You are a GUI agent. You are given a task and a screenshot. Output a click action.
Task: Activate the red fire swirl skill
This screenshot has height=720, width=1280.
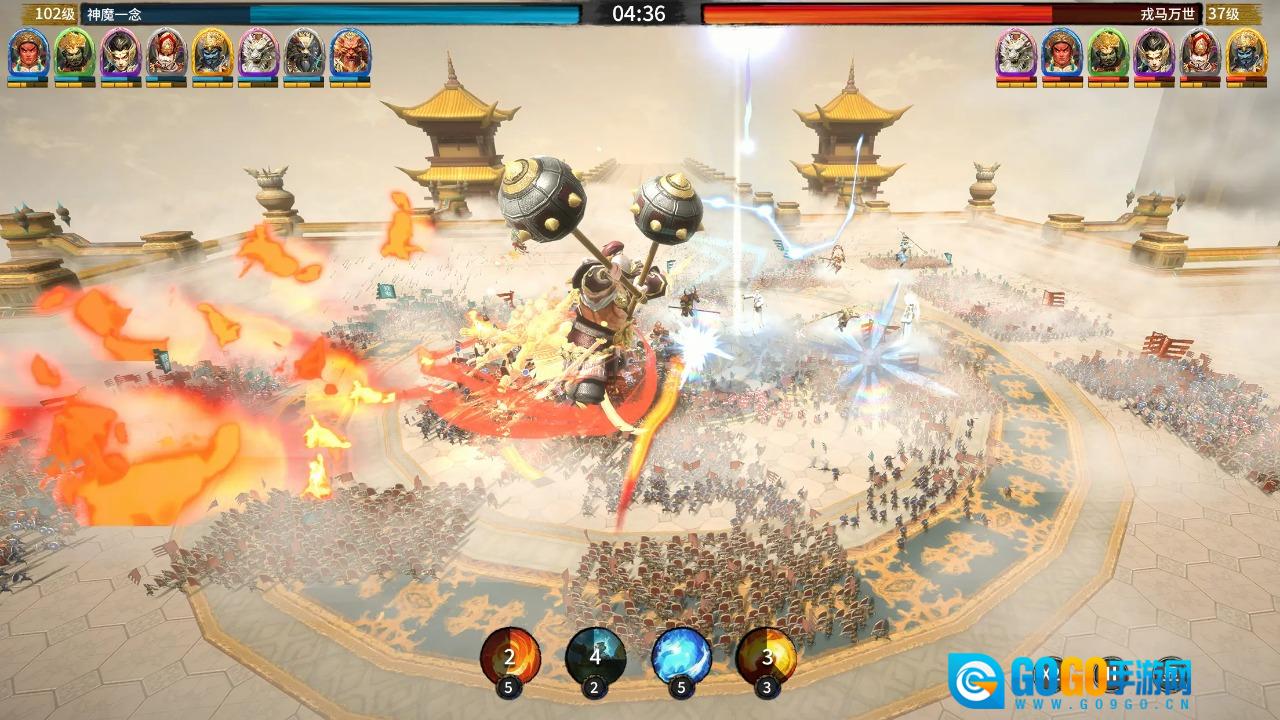[510, 656]
